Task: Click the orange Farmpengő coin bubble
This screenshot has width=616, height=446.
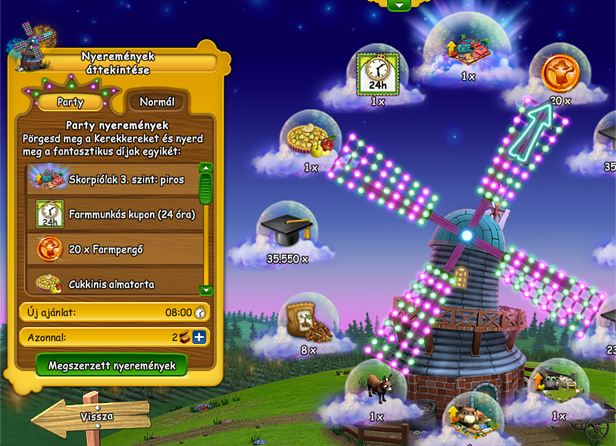Action: tap(558, 73)
